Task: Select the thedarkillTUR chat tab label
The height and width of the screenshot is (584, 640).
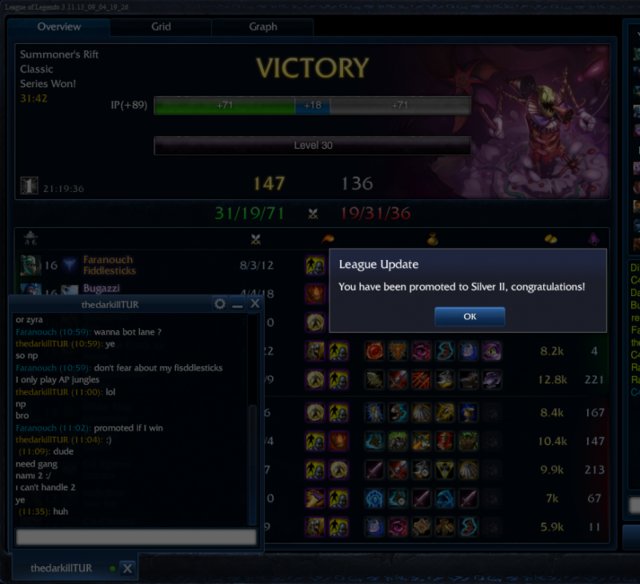Action: coord(61,568)
